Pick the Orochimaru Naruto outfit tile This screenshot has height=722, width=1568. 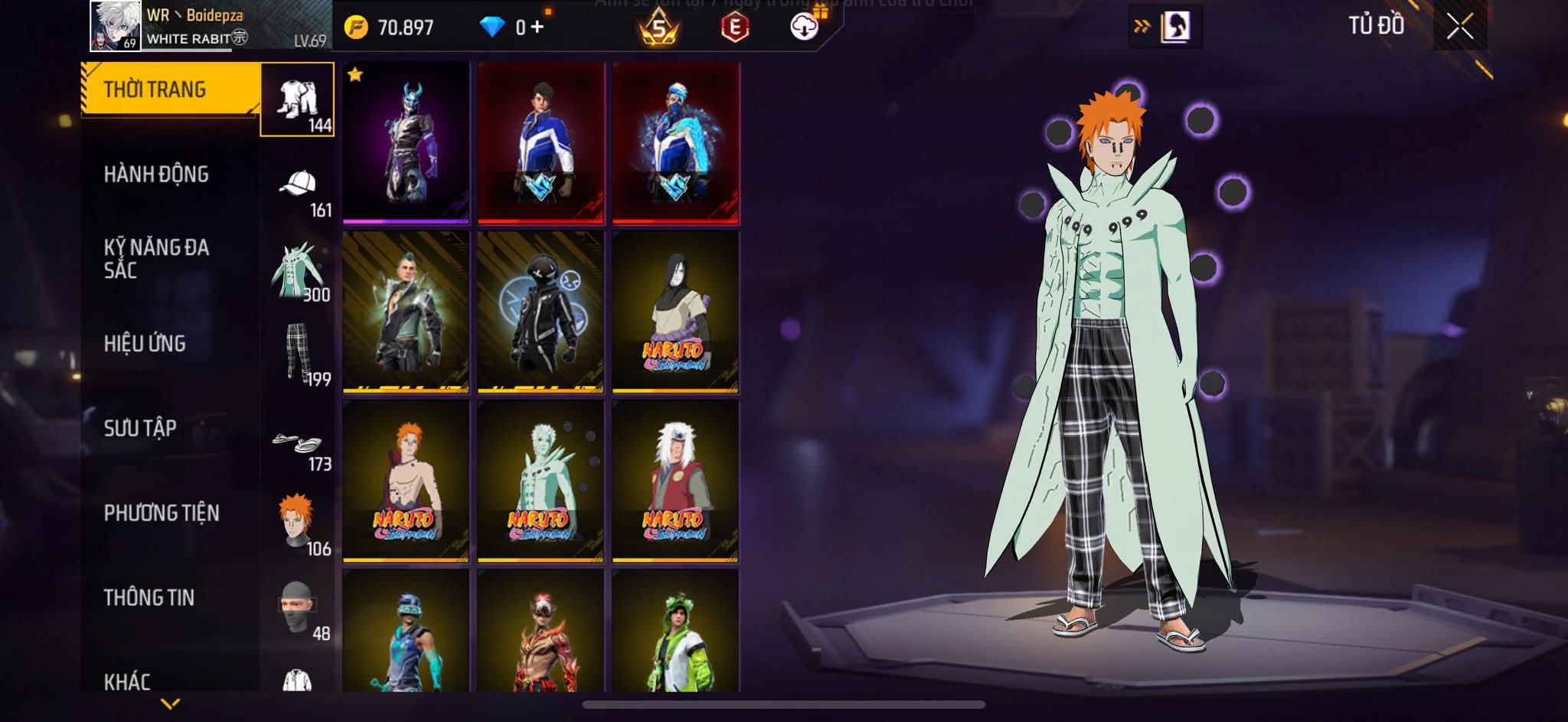675,312
